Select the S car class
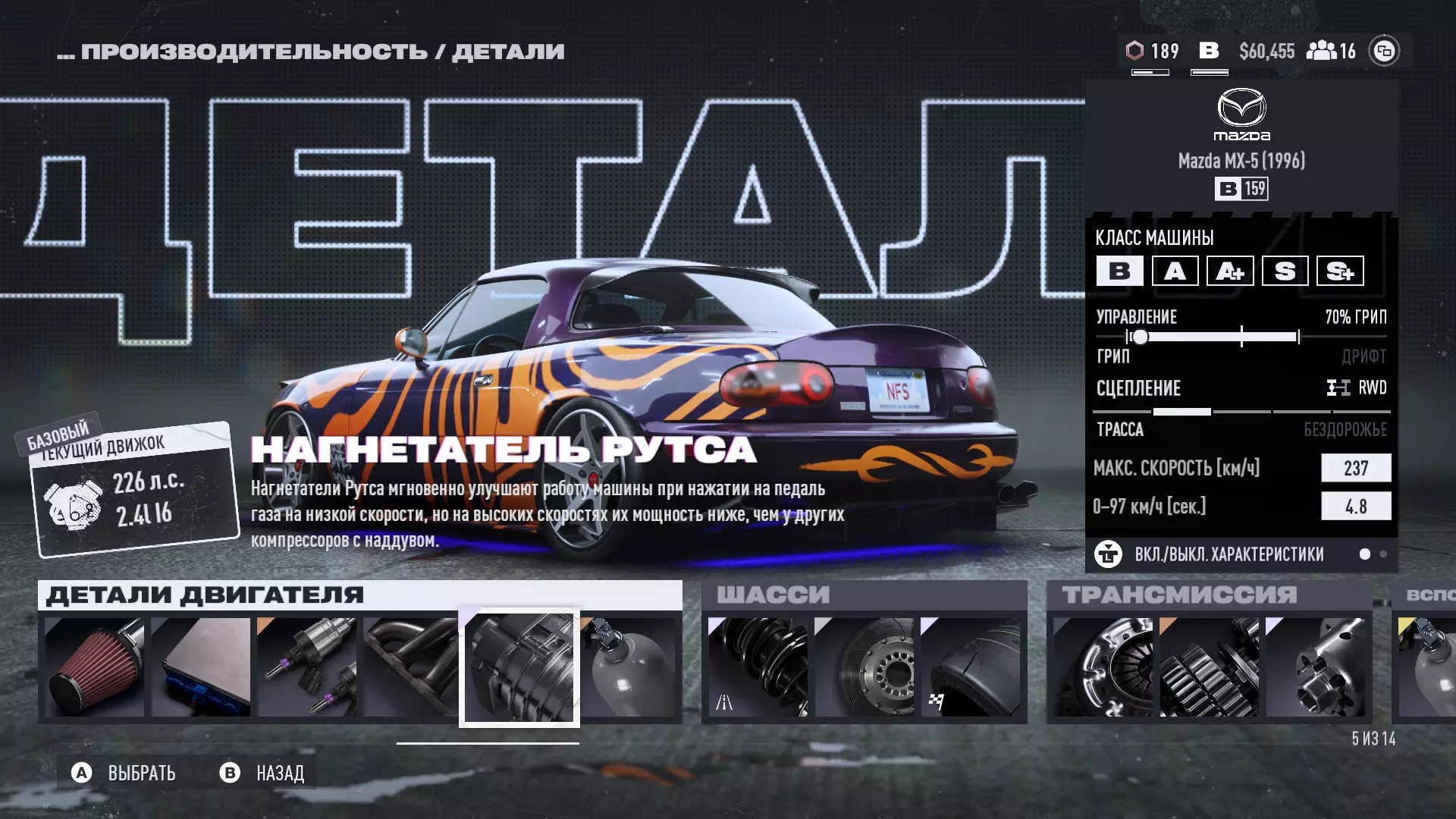1456x819 pixels. pos(1285,271)
